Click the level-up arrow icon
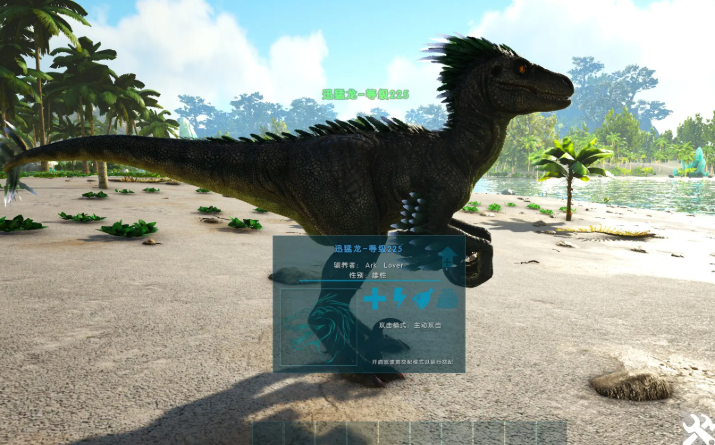This screenshot has width=715, height=445. (447, 259)
